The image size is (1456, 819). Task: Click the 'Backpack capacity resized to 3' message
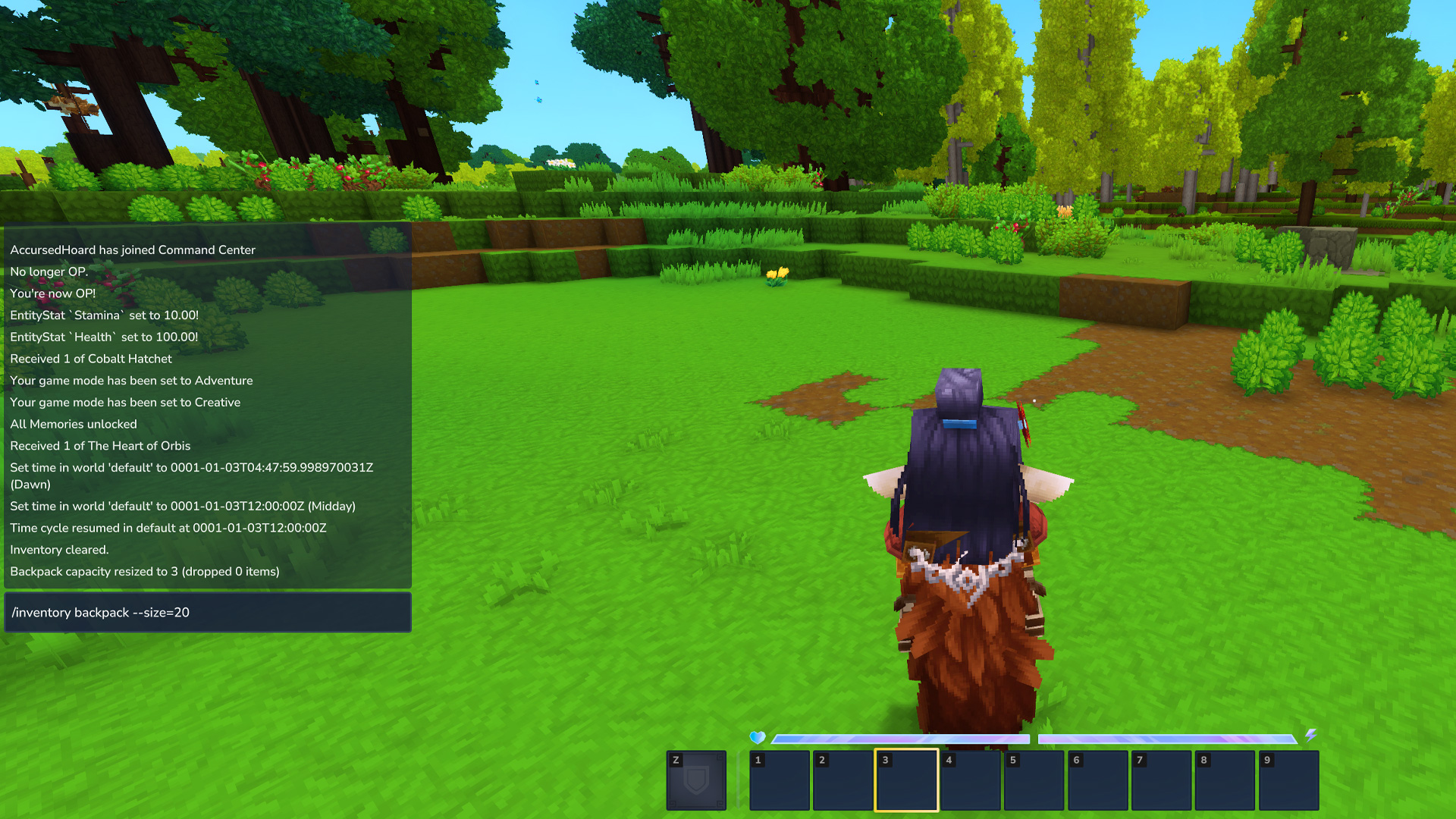pos(144,571)
